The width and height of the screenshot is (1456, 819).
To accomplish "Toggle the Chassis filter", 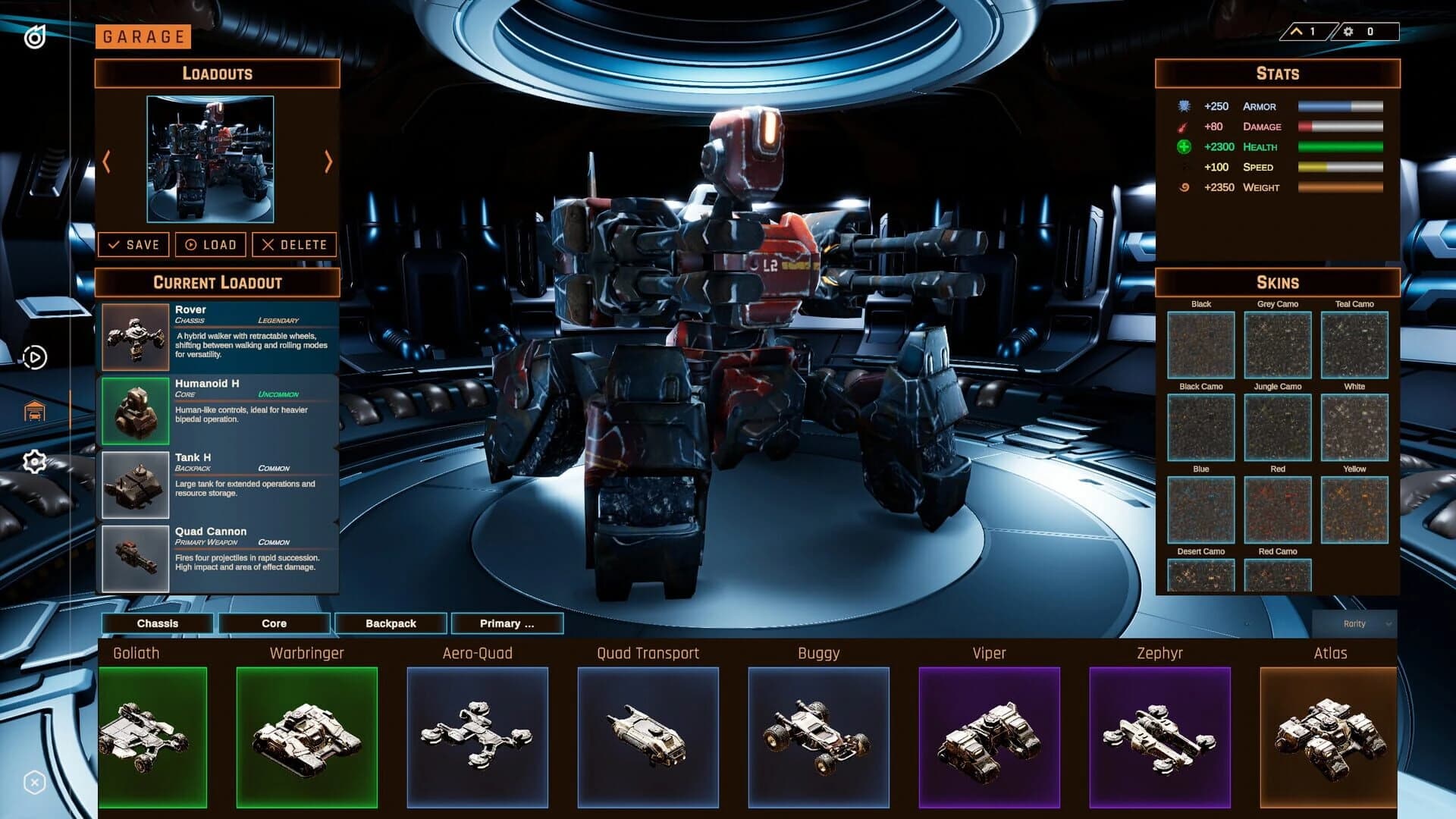I will [158, 623].
